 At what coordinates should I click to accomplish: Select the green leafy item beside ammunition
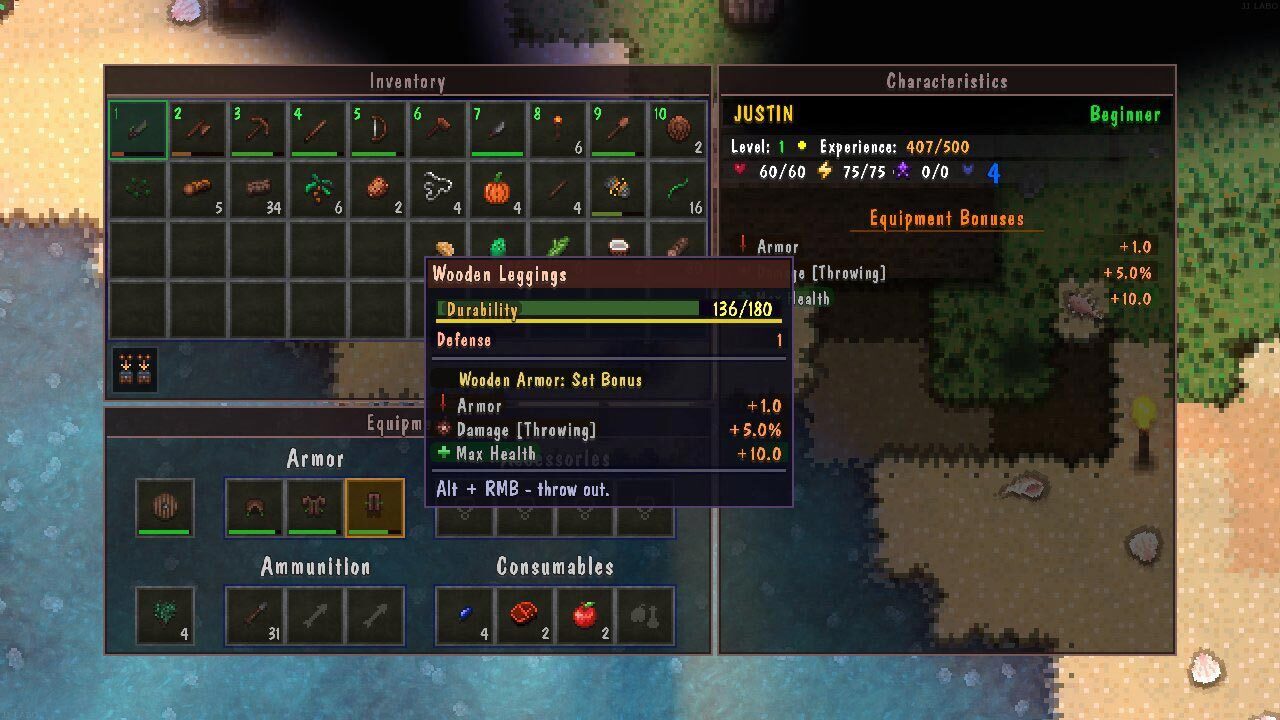(165, 615)
